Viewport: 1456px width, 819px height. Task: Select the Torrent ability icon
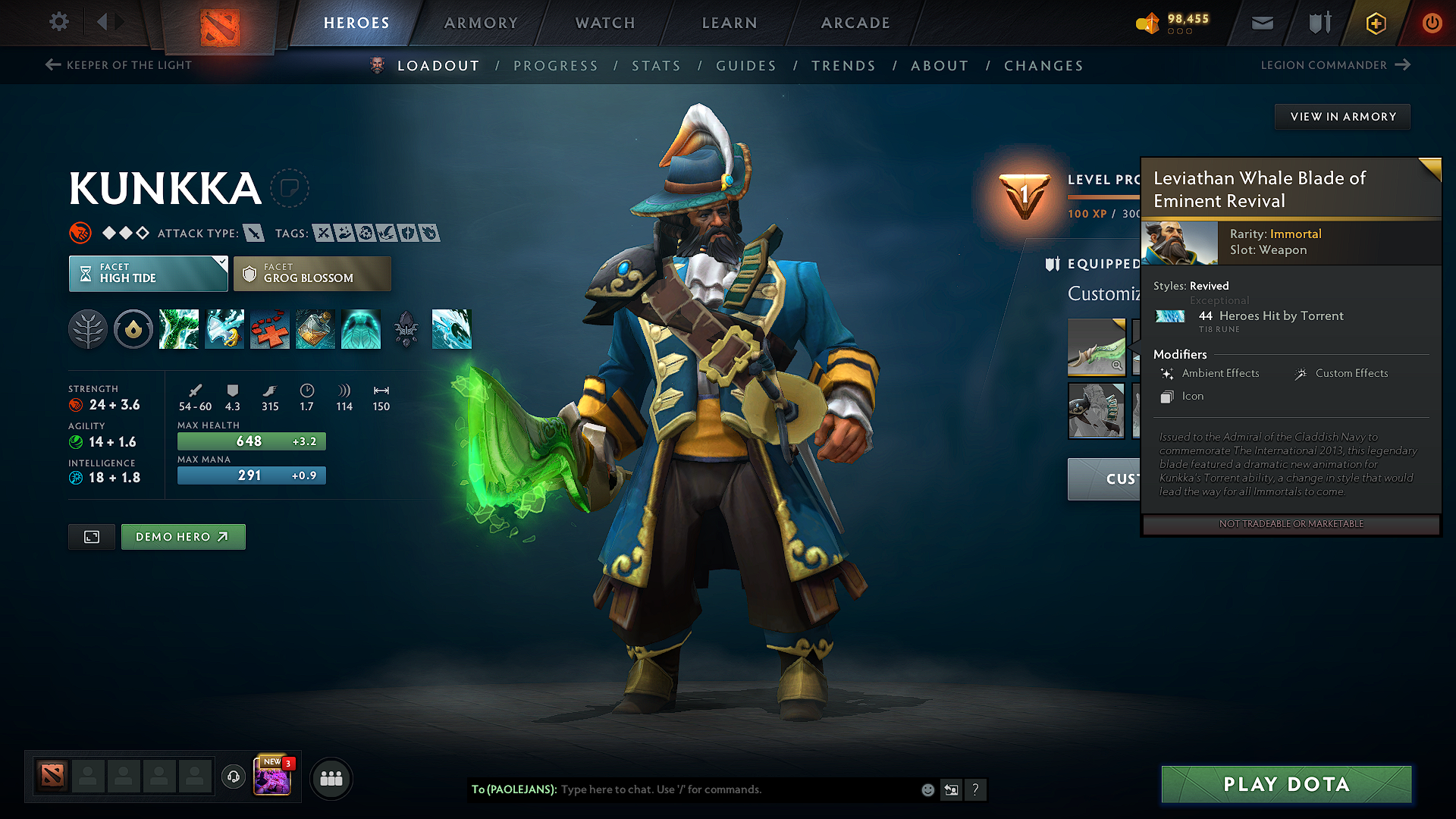coord(179,329)
